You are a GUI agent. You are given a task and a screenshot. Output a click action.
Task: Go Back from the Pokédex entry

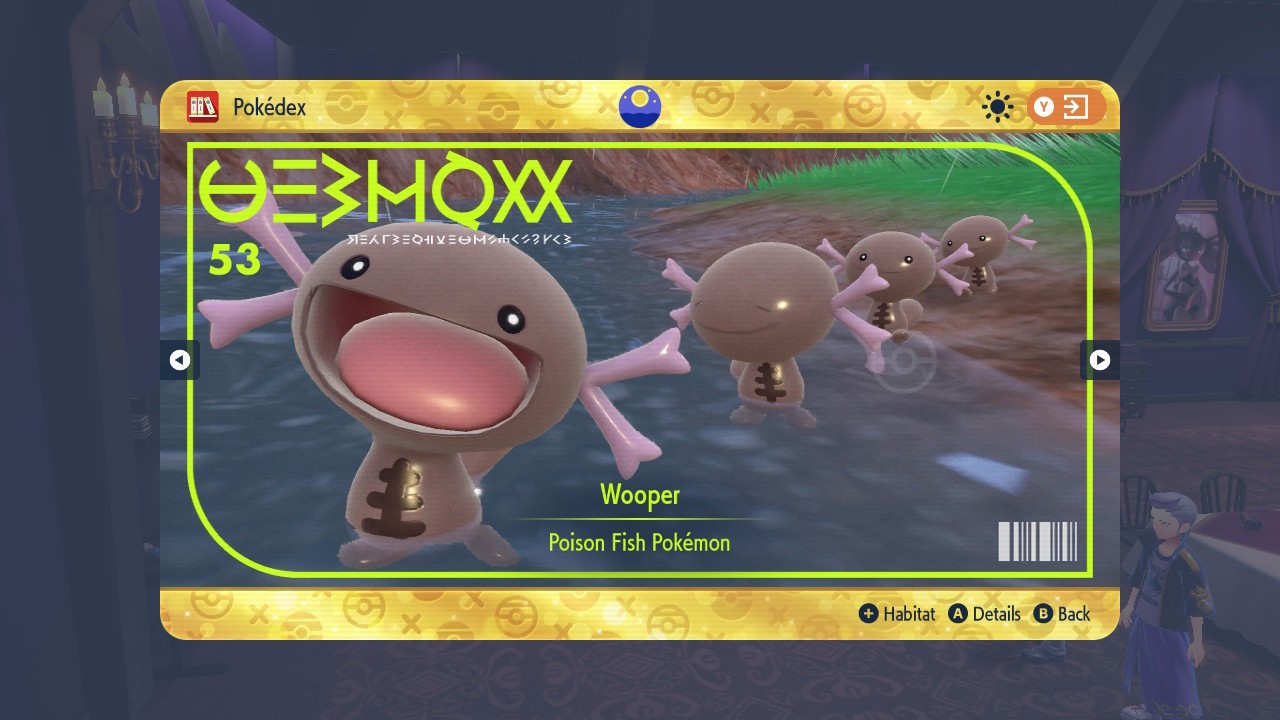point(1062,614)
